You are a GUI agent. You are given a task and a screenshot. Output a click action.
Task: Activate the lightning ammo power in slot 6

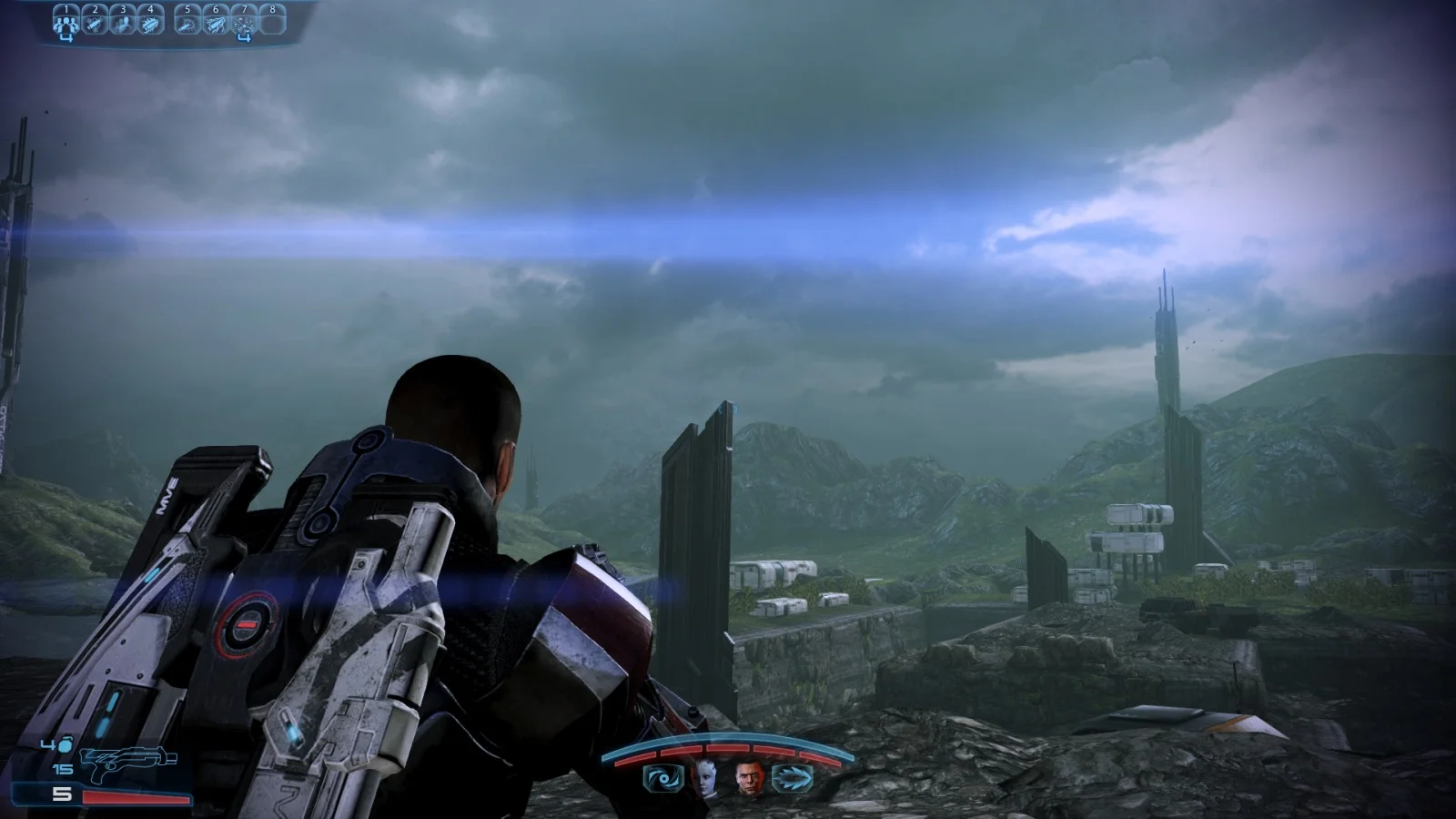click(x=216, y=22)
